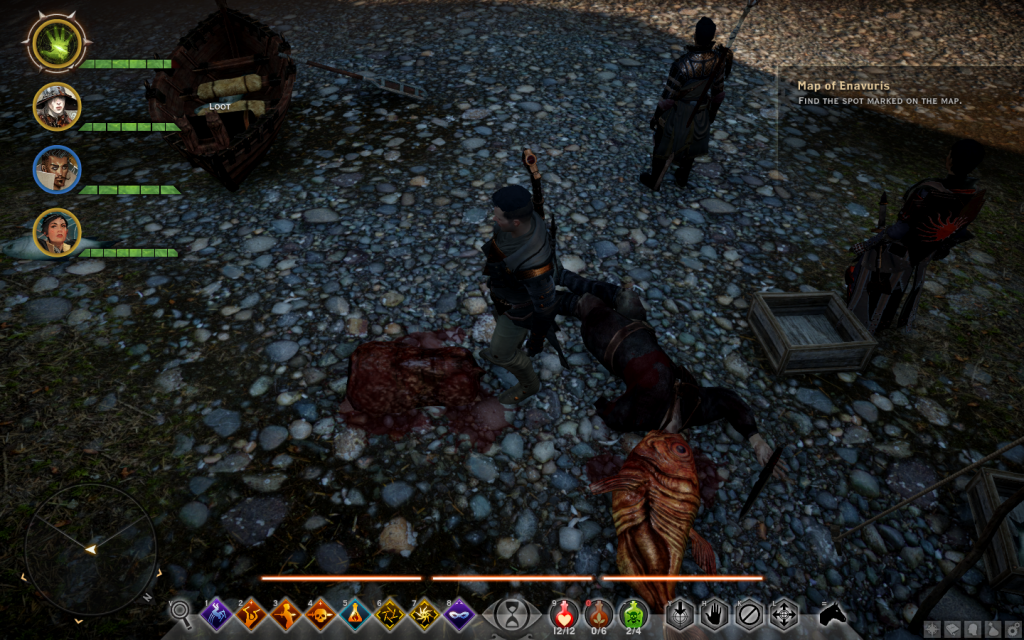Activate the flask ability in slot 5
Screen dimensions: 1024x640
pyautogui.click(x=355, y=612)
